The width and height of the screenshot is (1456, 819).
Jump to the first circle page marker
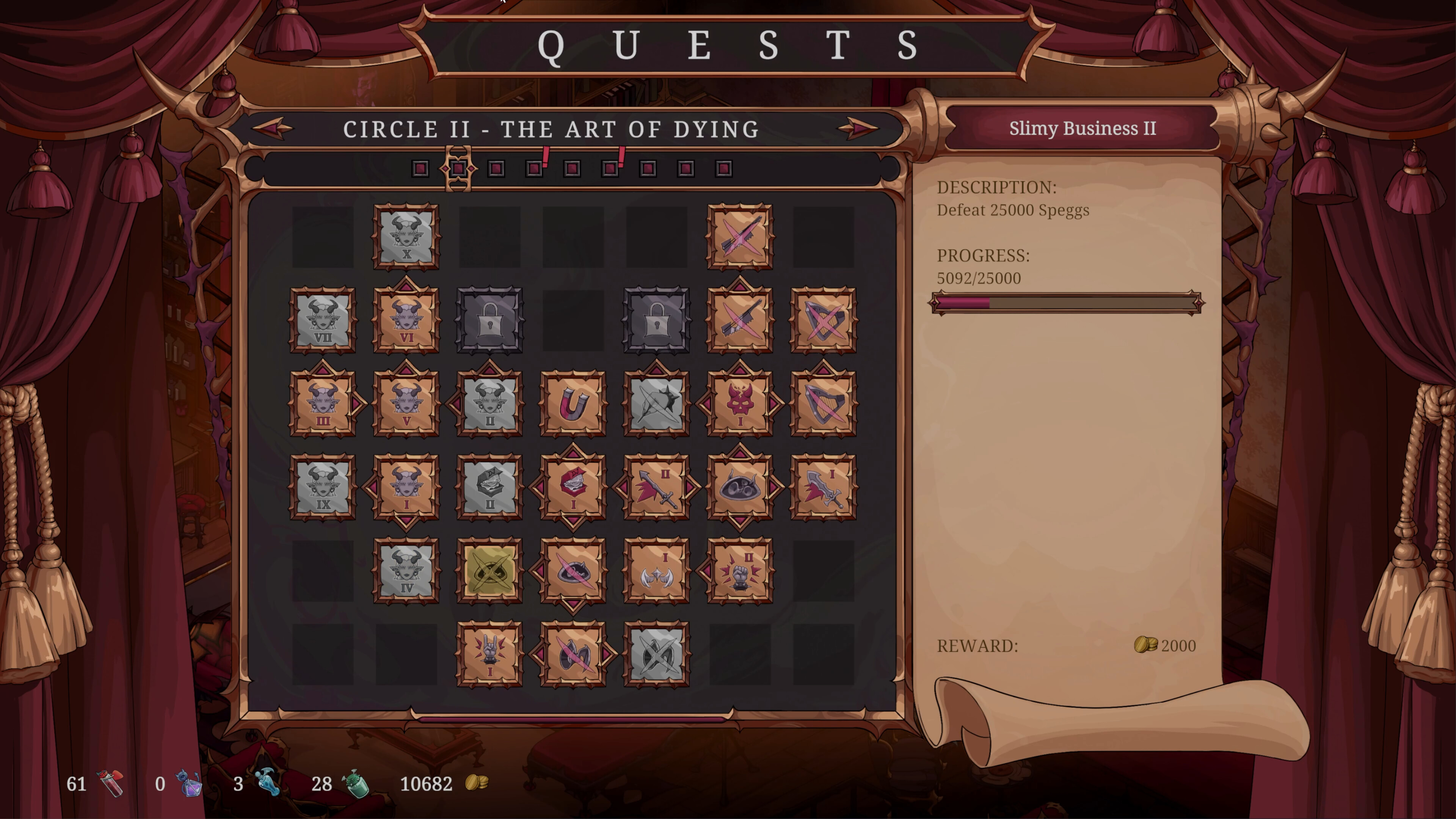point(420,168)
